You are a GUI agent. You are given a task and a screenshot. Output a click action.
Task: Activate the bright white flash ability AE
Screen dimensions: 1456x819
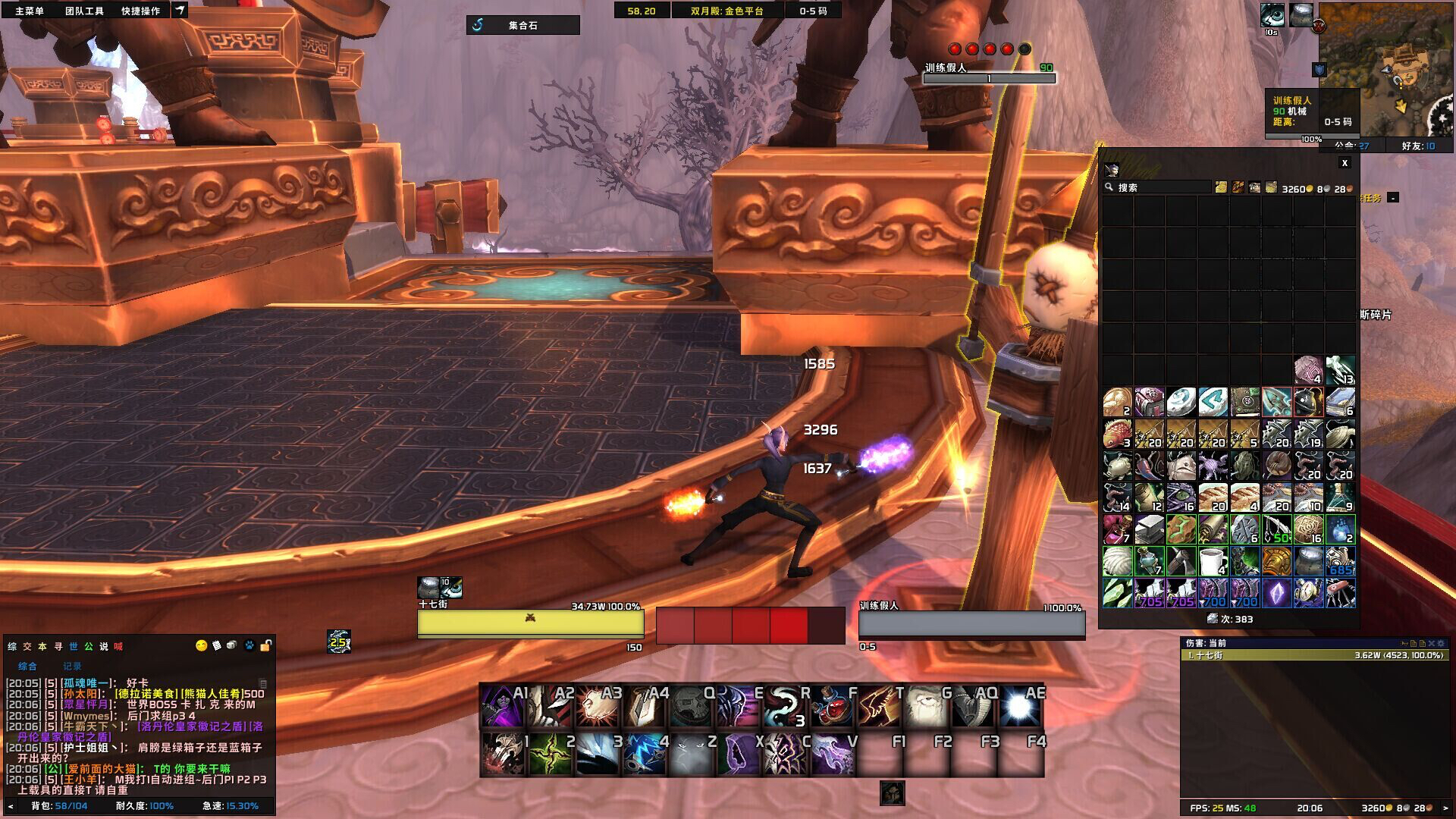pyautogui.click(x=1020, y=706)
